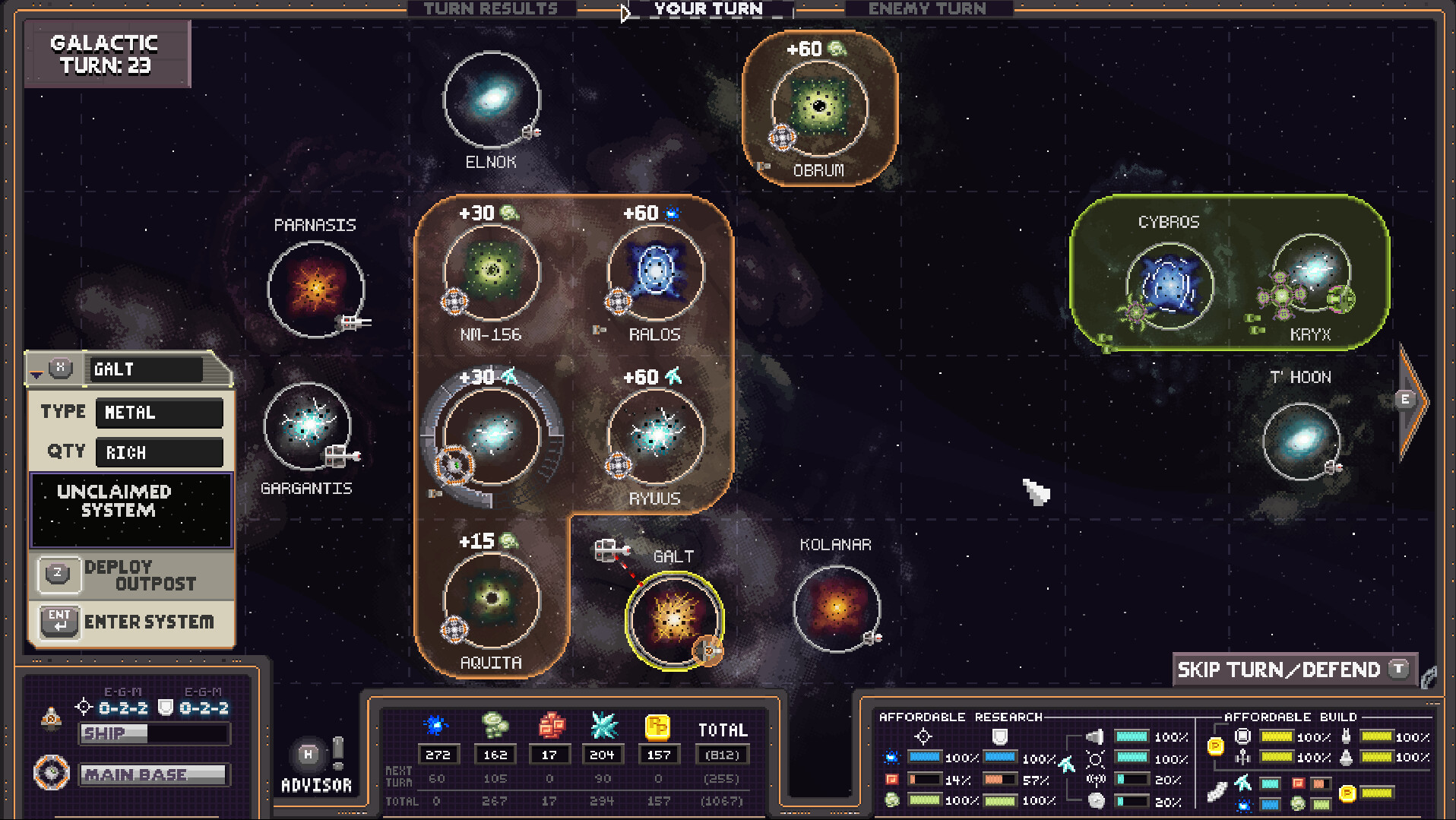The height and width of the screenshot is (820, 1456).
Task: Click the 57% research progress bar
Action: [999, 779]
